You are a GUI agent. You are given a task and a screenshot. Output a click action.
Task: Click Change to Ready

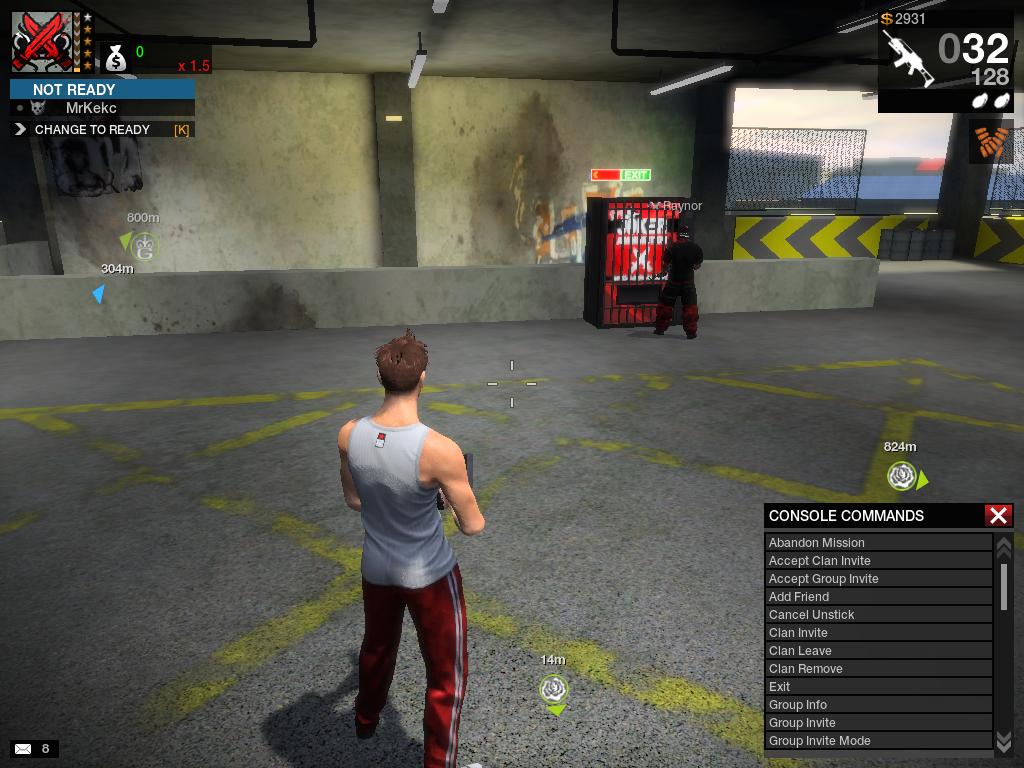click(102, 130)
